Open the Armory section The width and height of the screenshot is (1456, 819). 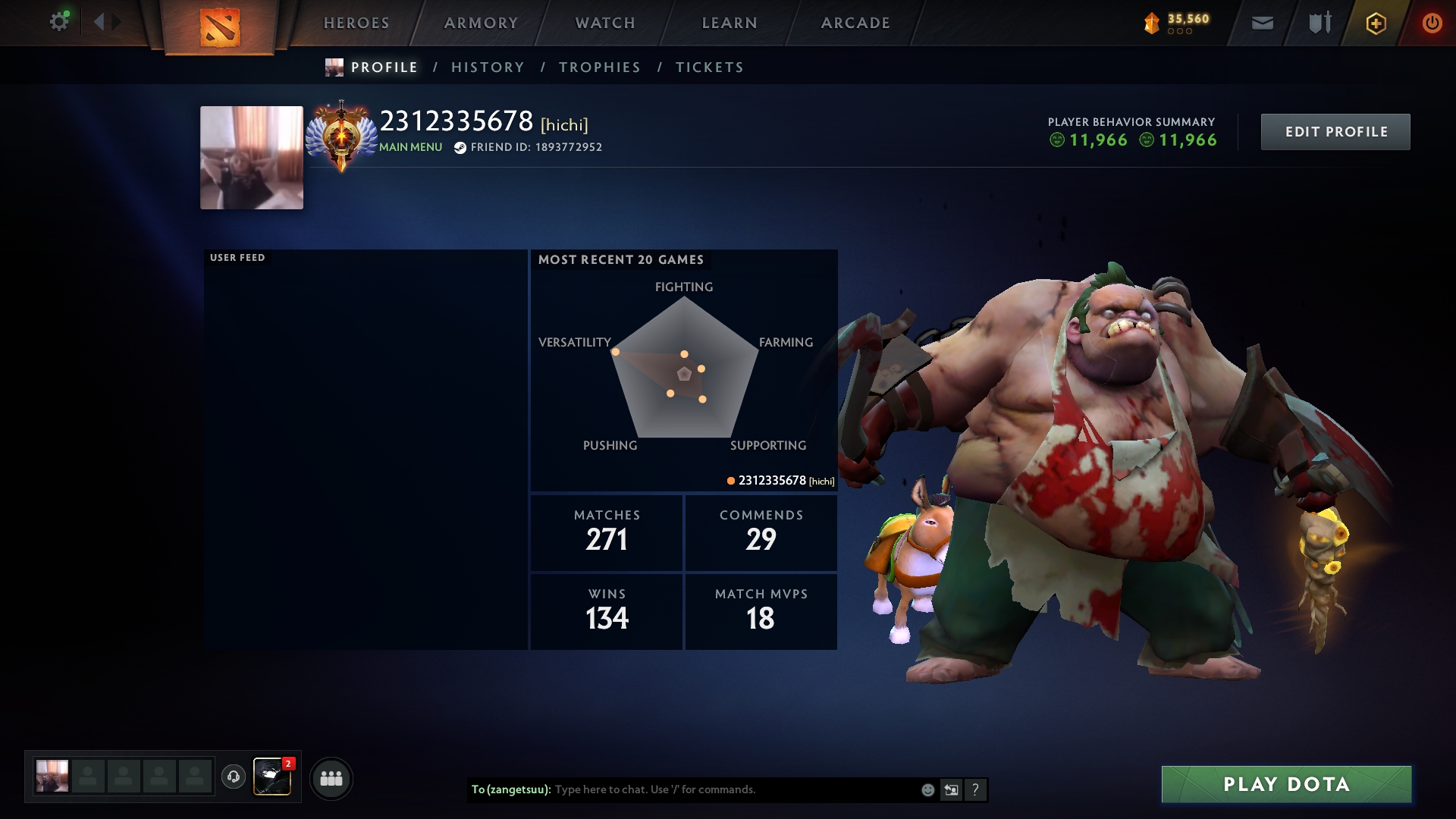[x=481, y=23]
